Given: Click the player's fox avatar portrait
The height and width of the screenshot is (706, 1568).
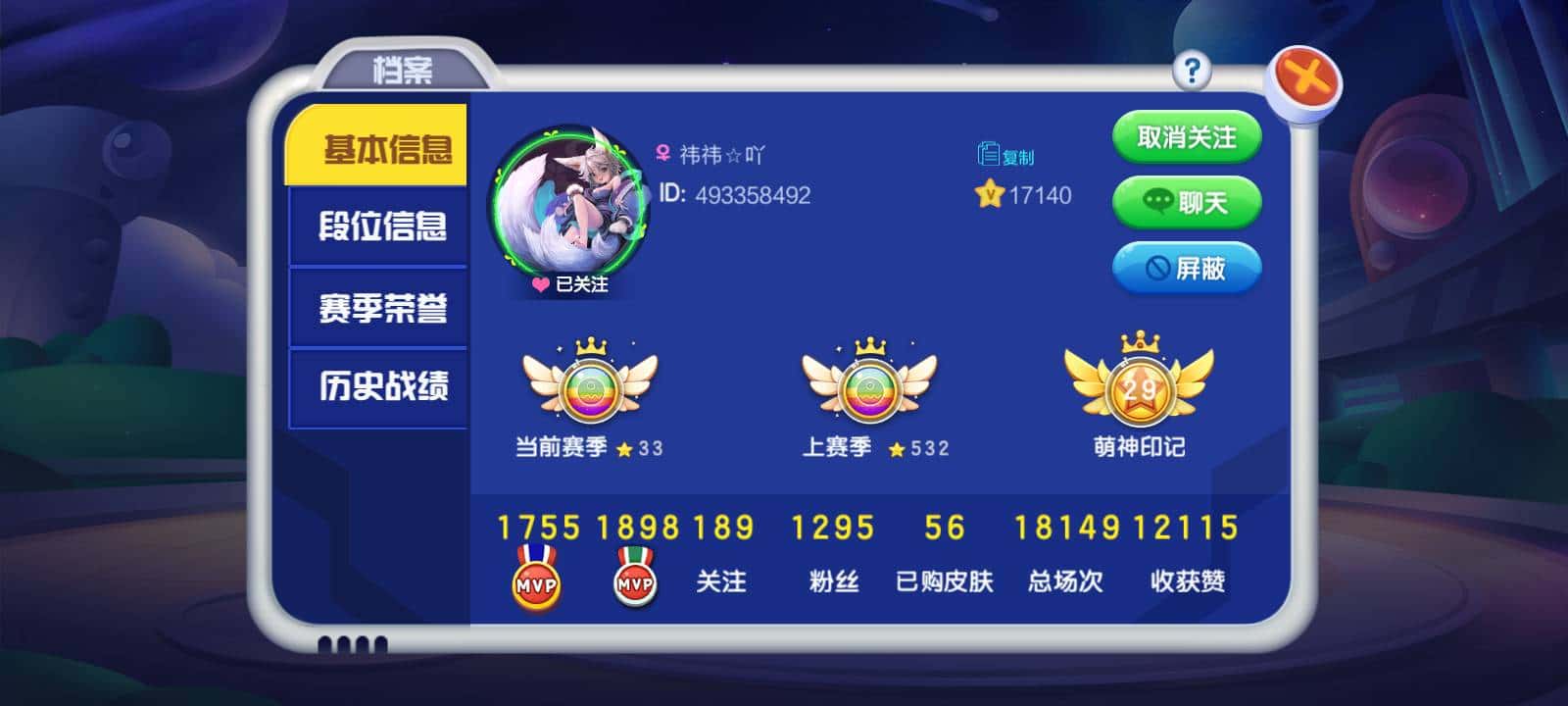Looking at the screenshot, I should coord(566,196).
